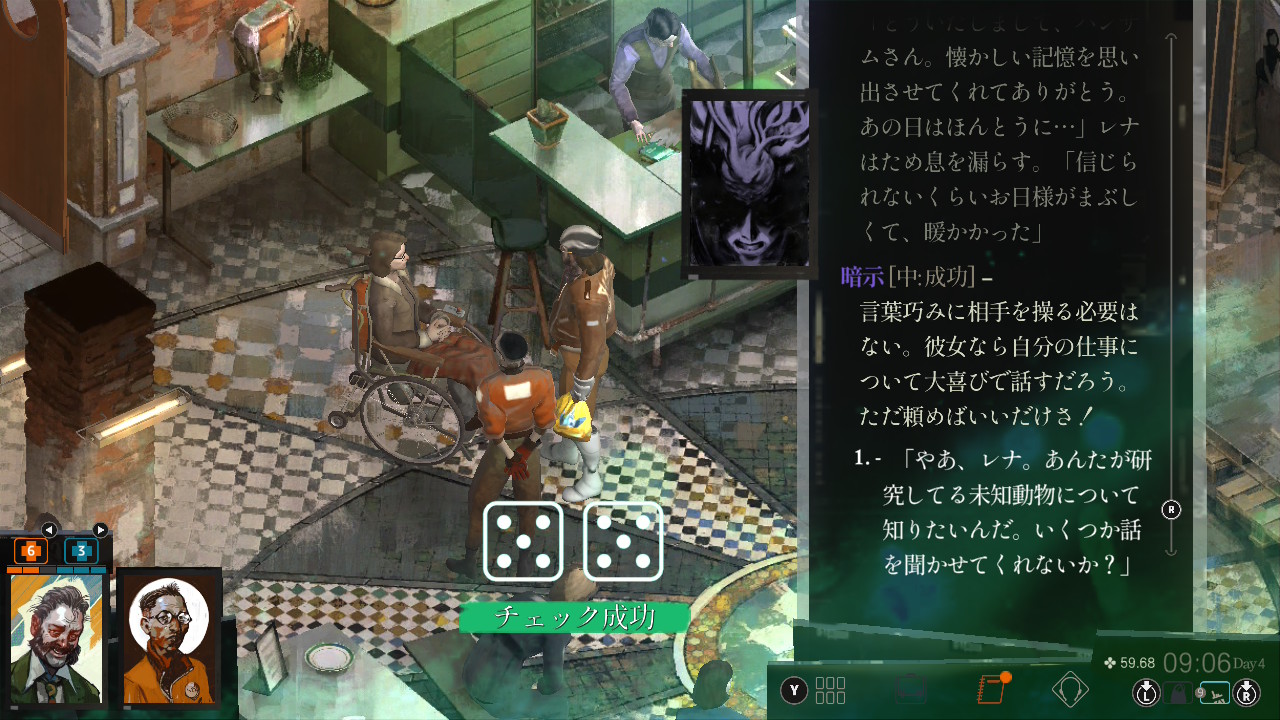Select the item slot showing a hand
The width and height of the screenshot is (1280, 720).
[1214, 692]
